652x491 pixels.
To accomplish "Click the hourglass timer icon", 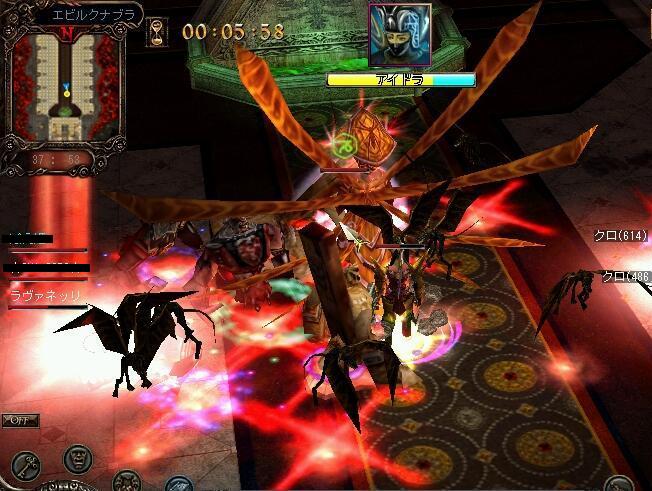I will click(x=158, y=32).
